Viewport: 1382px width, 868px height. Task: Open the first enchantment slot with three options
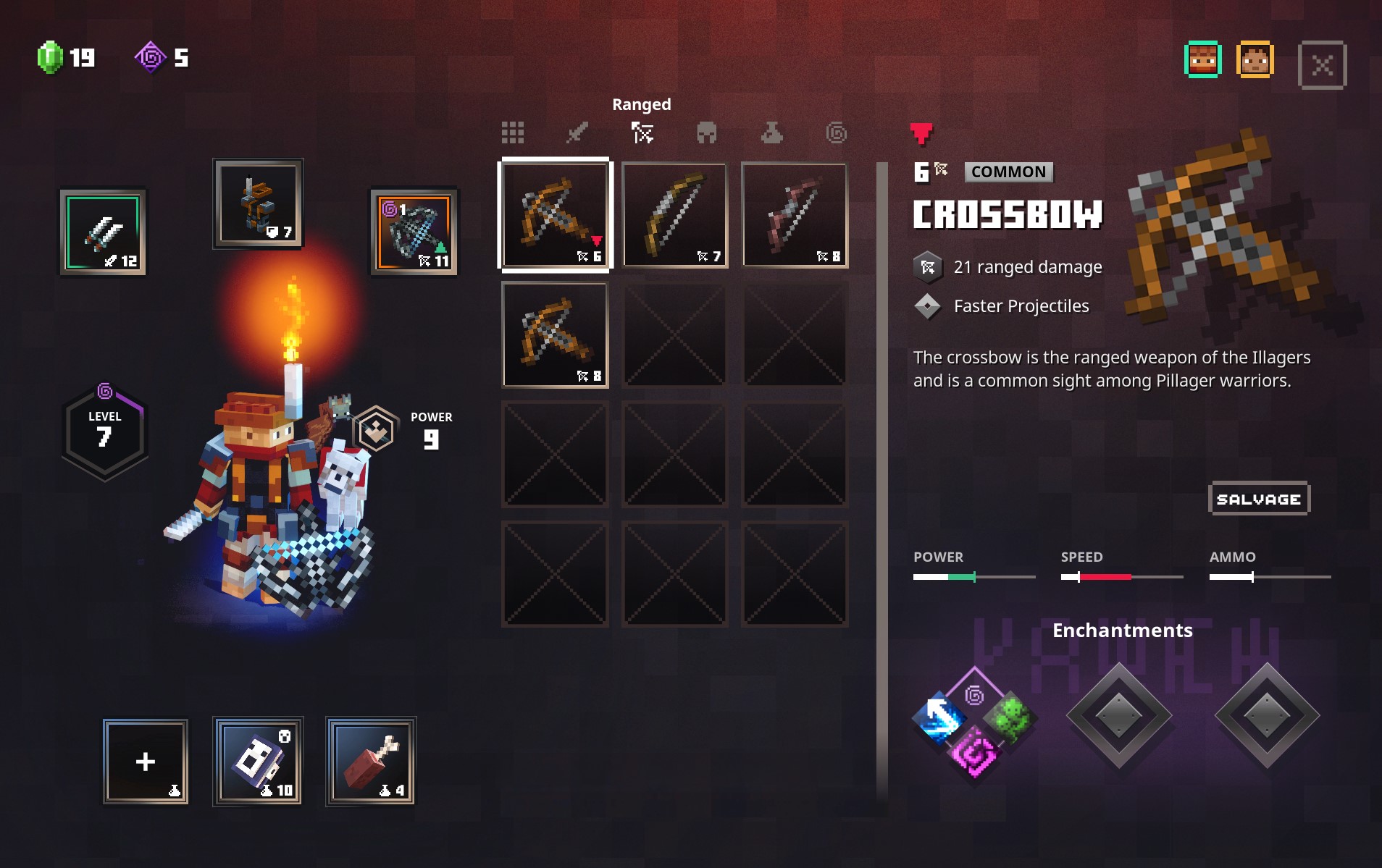pyautogui.click(x=974, y=719)
